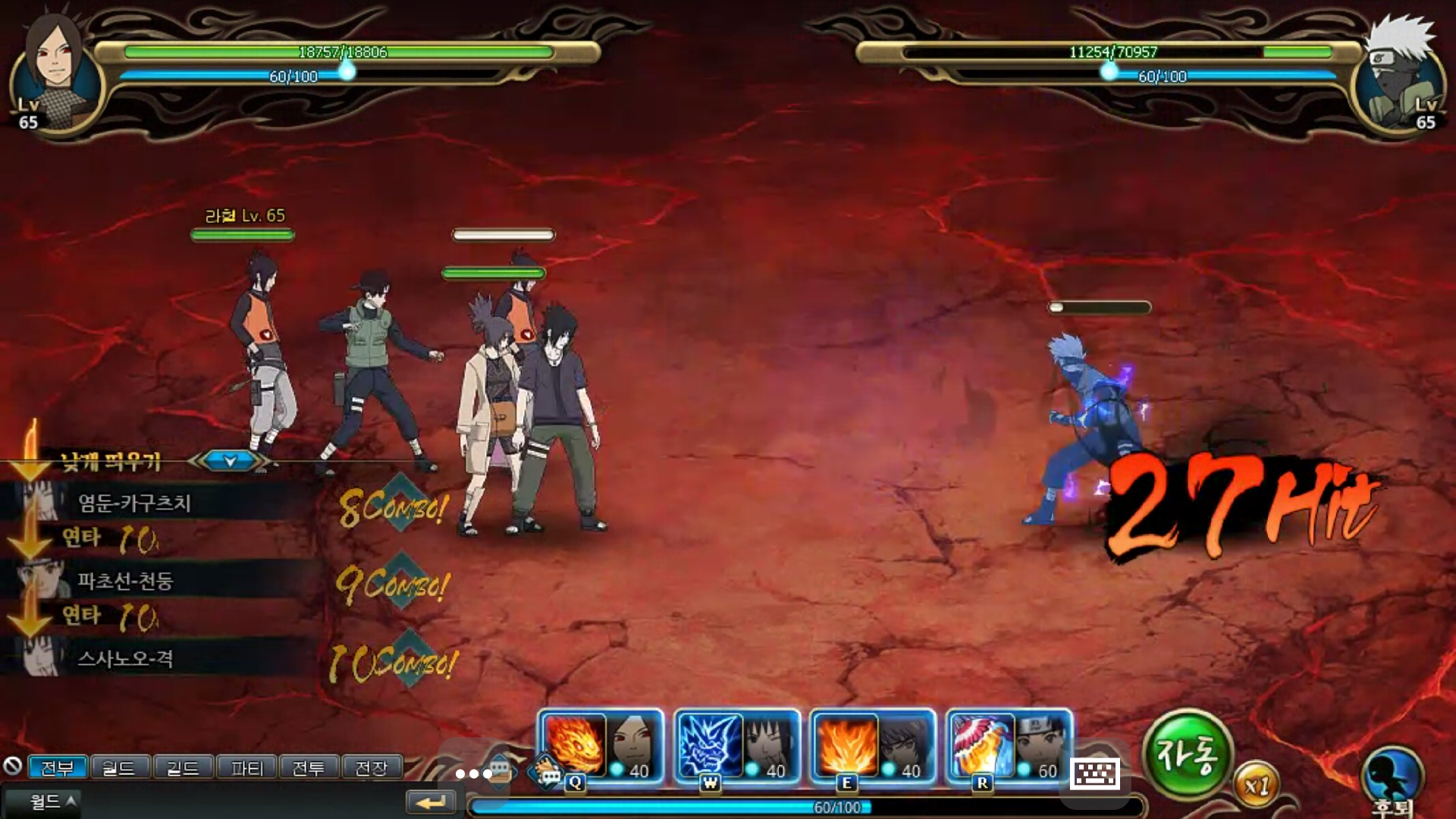Switch to the 전투 chat tab
The image size is (1456, 819).
click(x=309, y=768)
